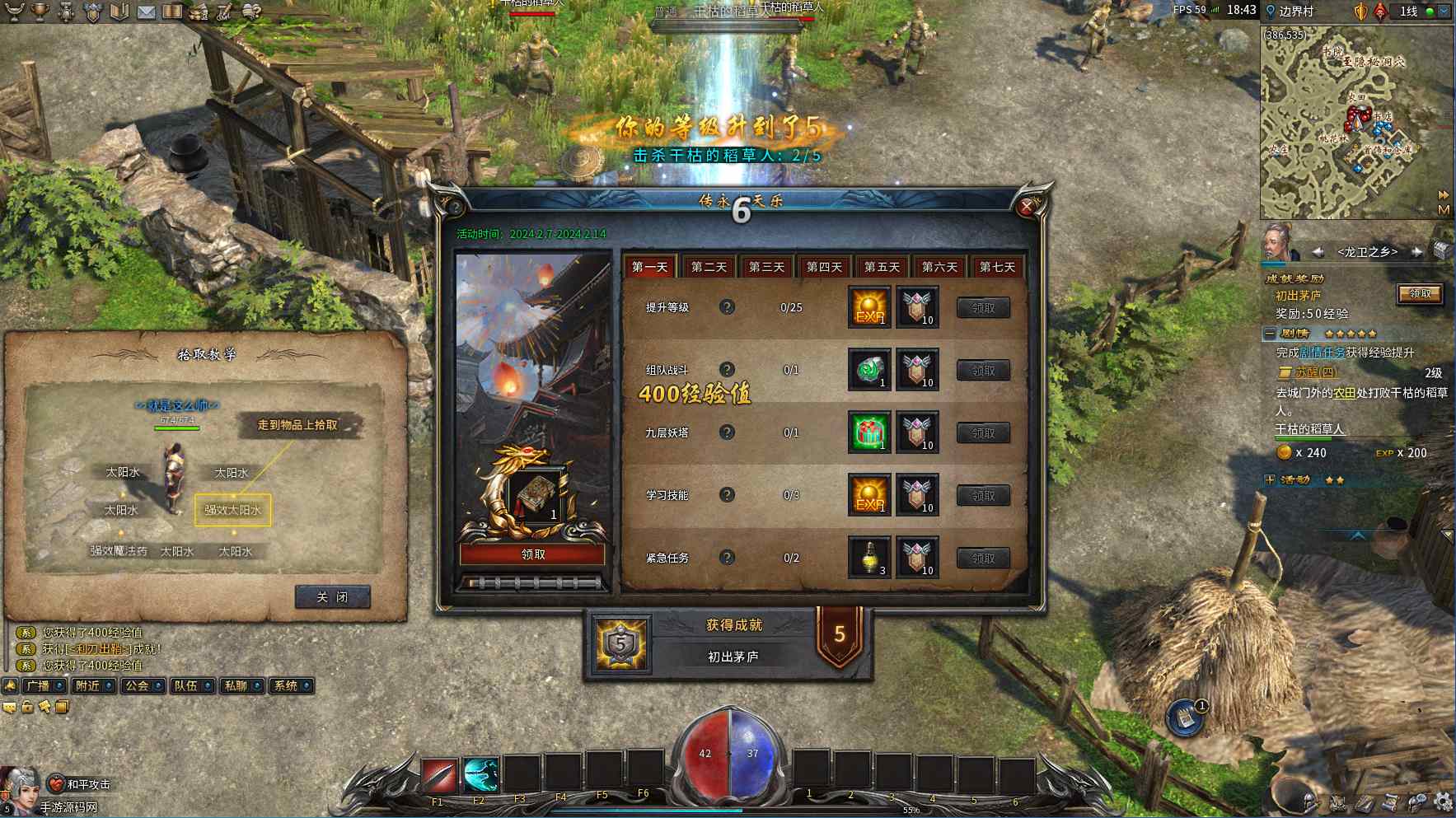Claim the 初出茅庐 achievement reward
This screenshot has width=1456, height=818.
[1420, 294]
